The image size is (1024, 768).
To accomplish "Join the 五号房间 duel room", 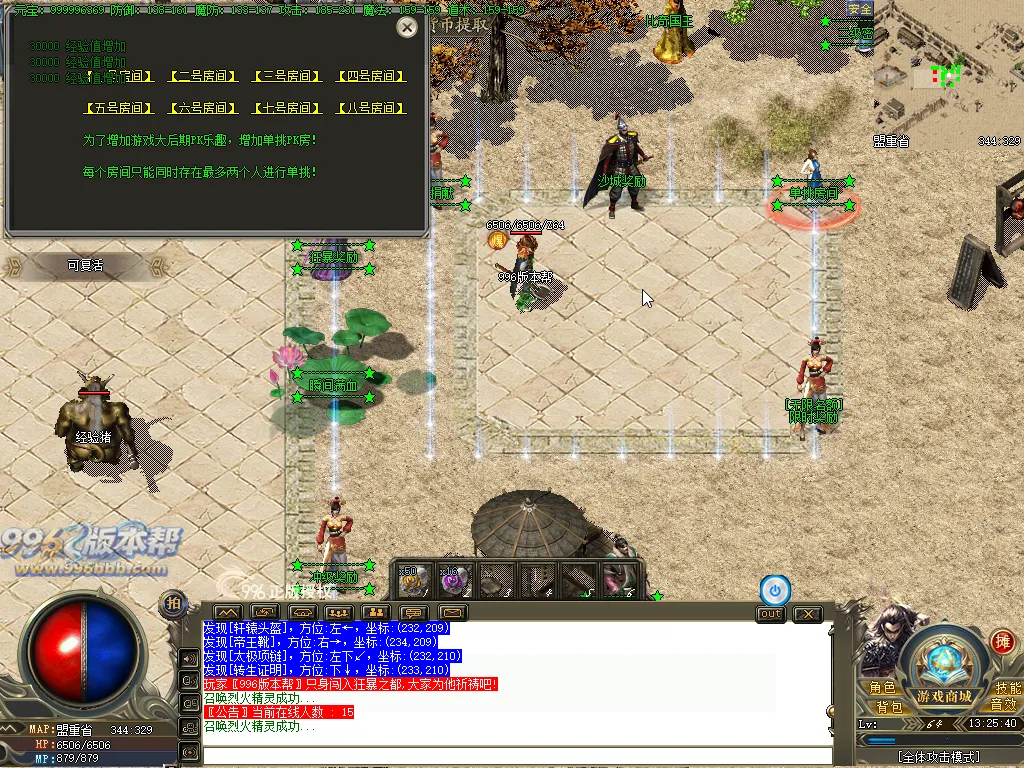I will click(119, 108).
